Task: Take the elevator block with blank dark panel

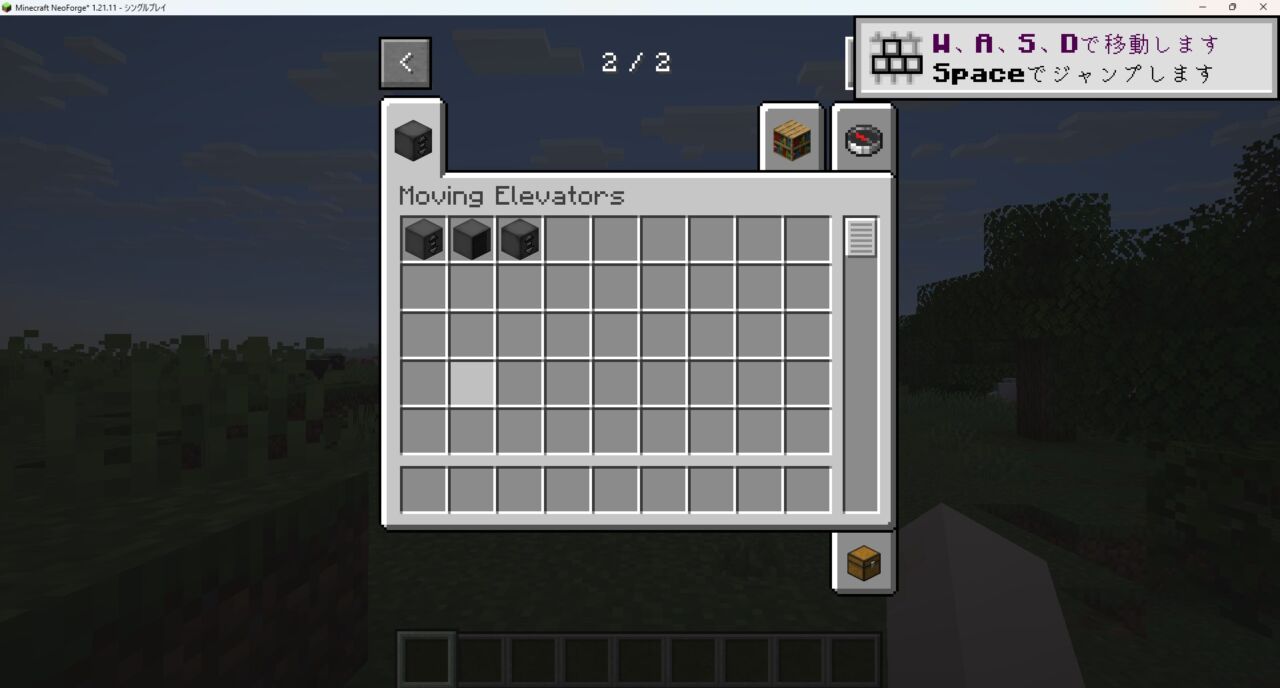Action: (472, 240)
